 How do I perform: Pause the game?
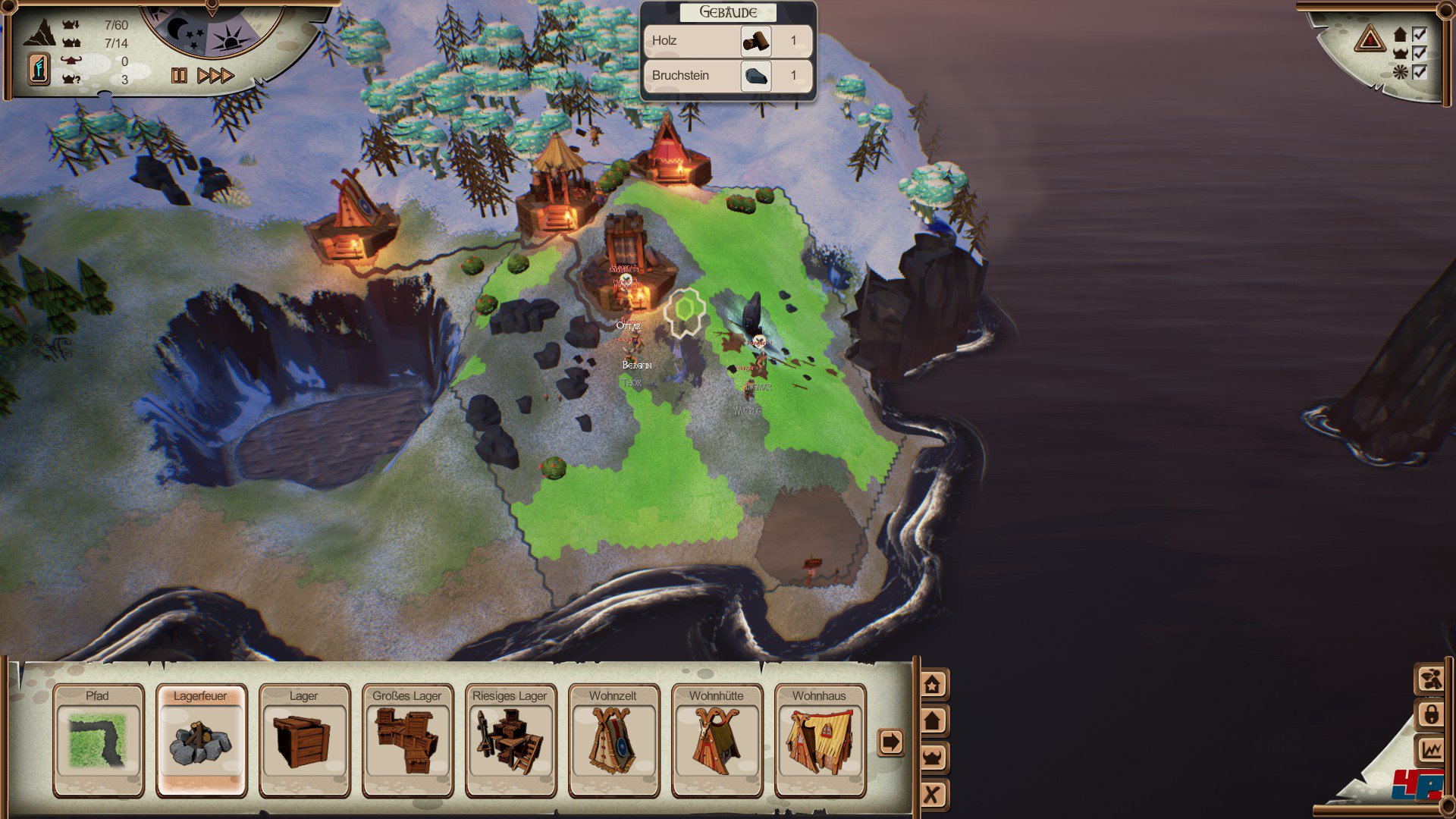(x=179, y=75)
